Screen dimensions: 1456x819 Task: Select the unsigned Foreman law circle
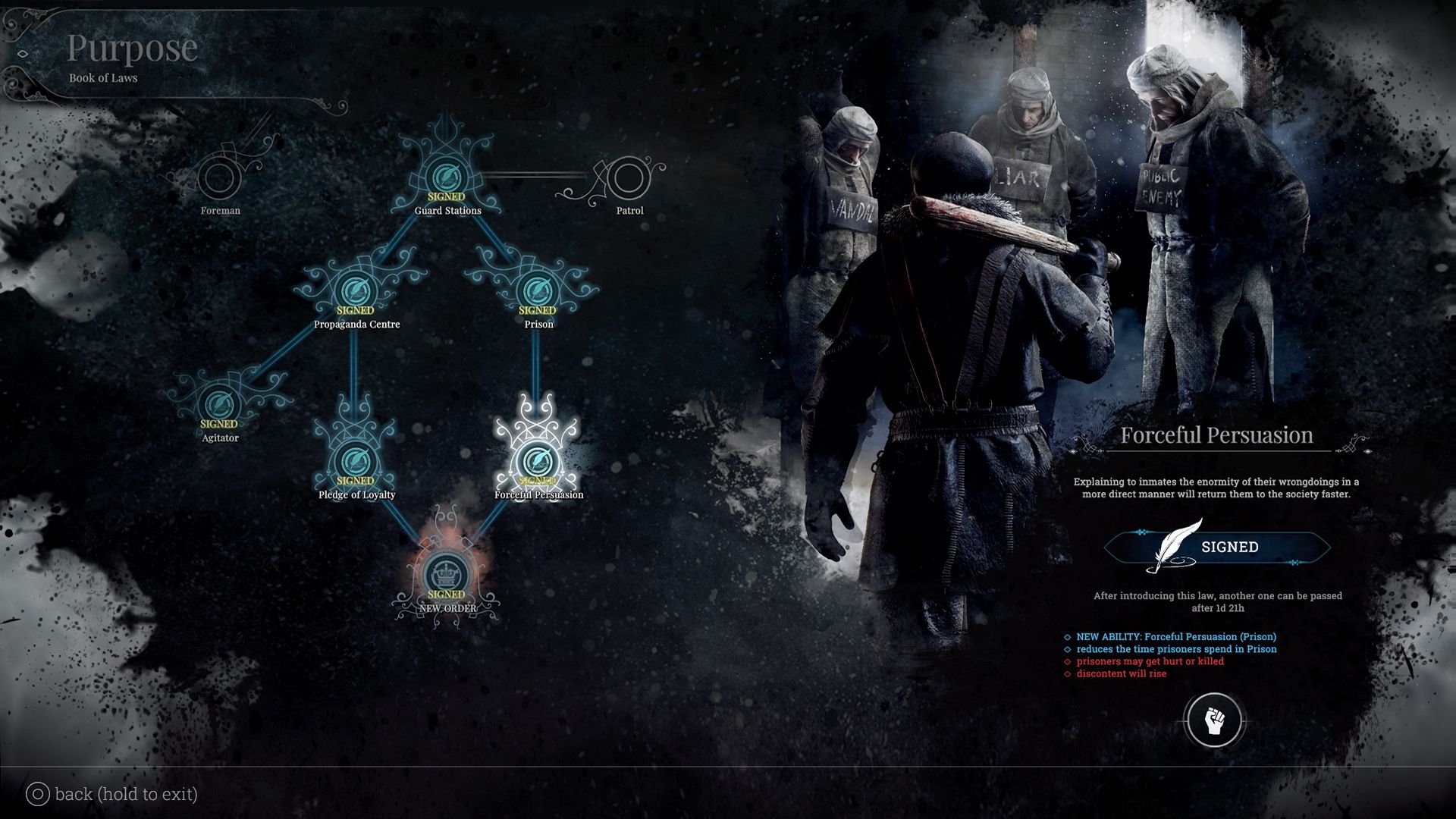tap(220, 178)
